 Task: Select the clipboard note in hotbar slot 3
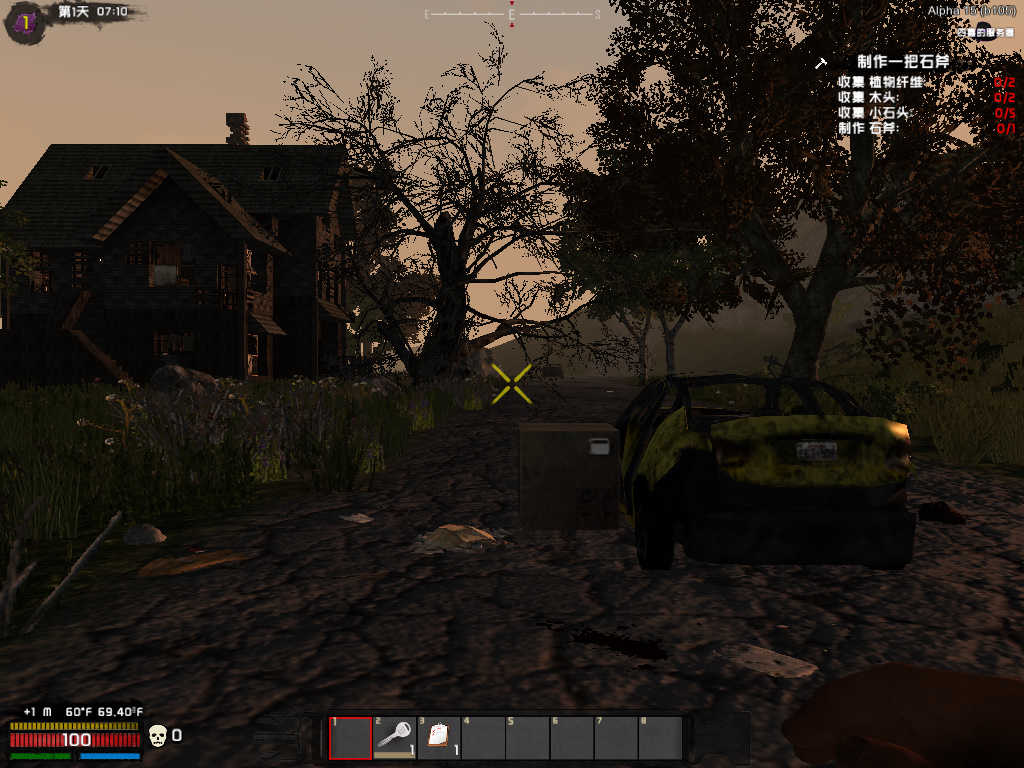438,738
